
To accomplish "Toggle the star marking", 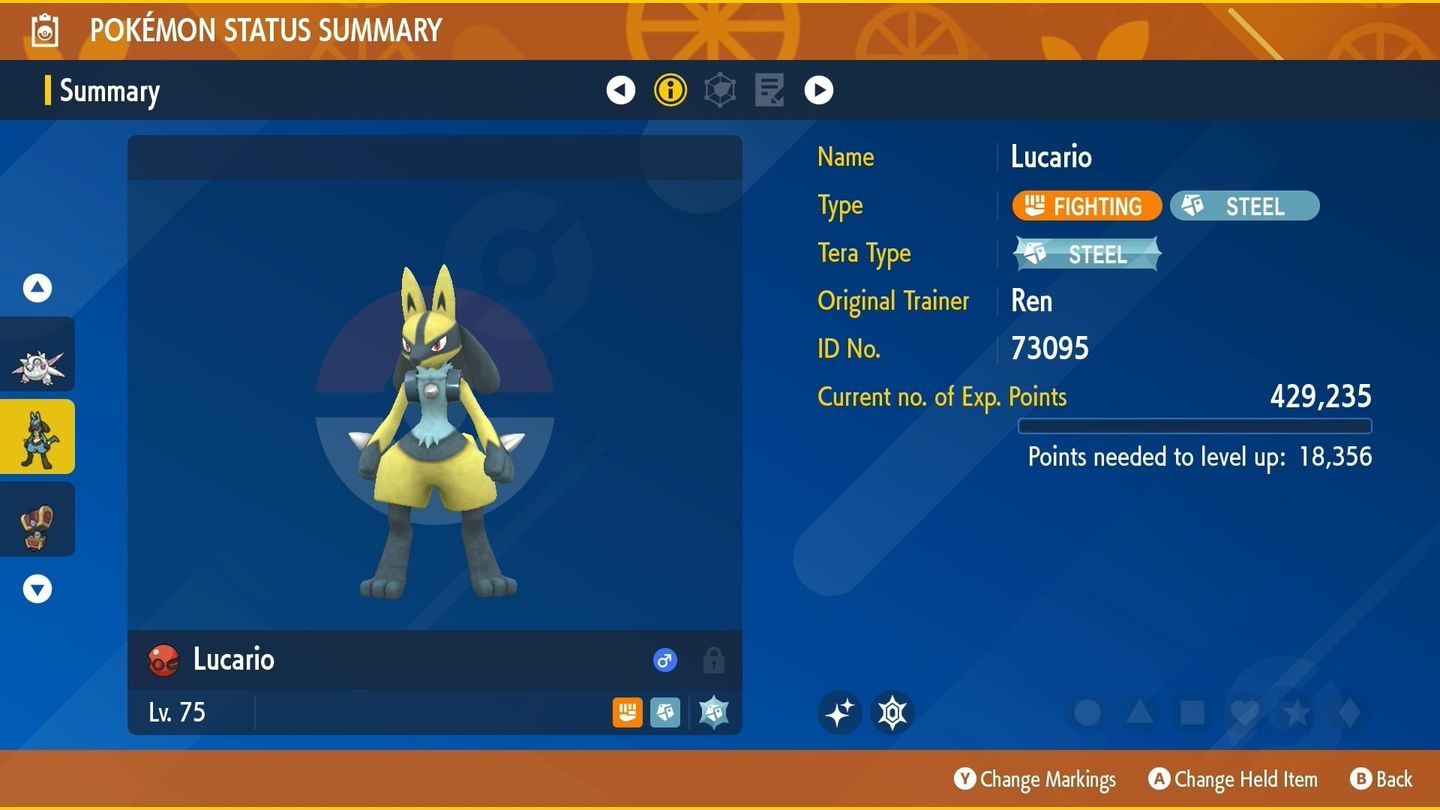I will coord(1297,713).
